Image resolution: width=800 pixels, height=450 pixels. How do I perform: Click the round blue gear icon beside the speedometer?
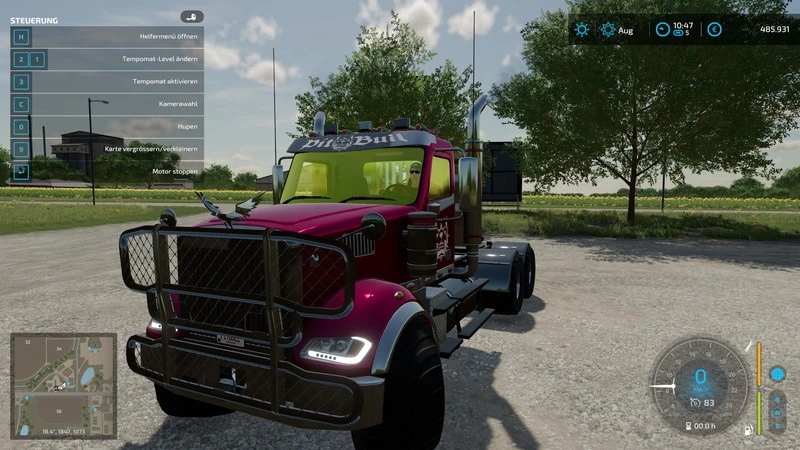click(x=777, y=374)
